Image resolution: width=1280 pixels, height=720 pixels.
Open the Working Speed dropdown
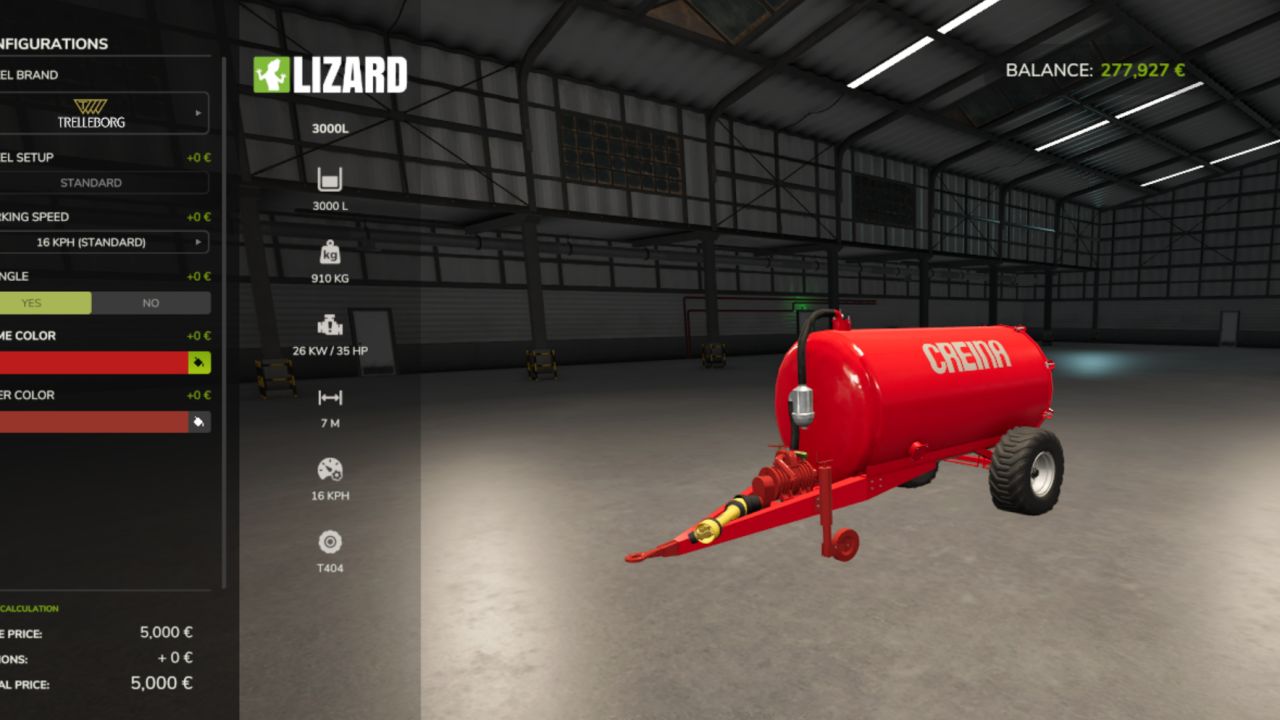(200, 241)
